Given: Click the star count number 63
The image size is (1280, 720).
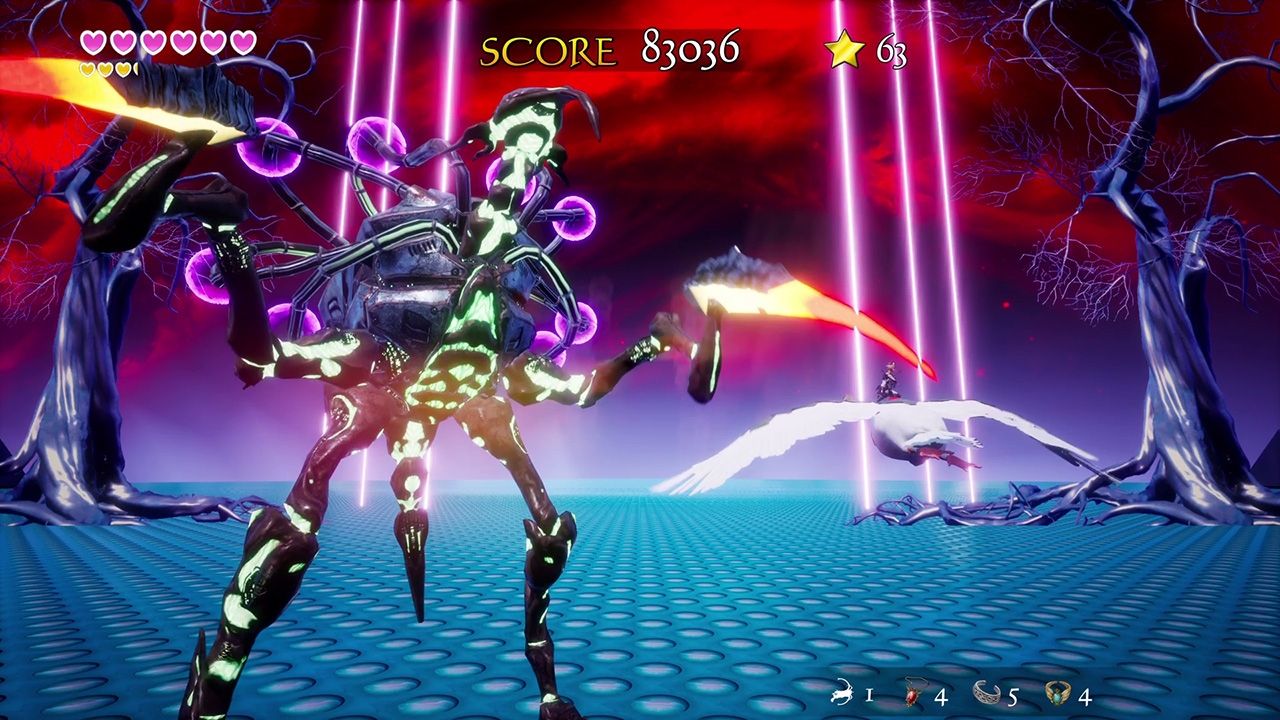Looking at the screenshot, I should click(x=891, y=52).
